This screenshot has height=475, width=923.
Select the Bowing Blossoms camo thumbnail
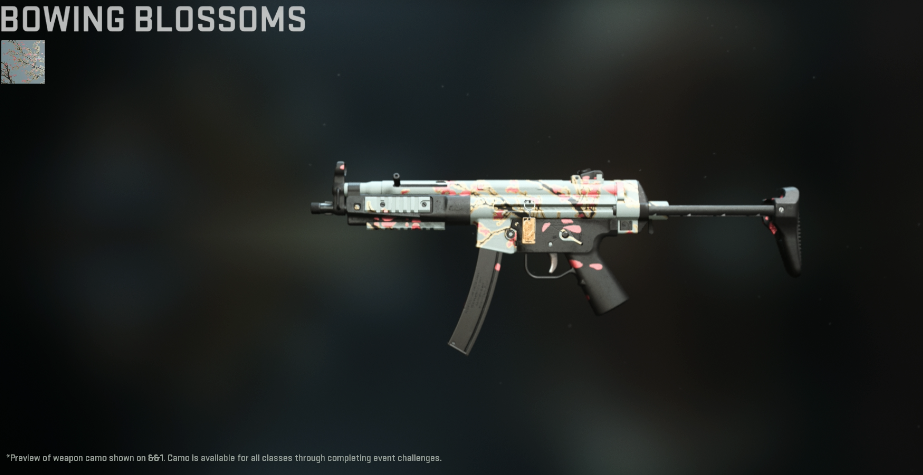coord(22,62)
